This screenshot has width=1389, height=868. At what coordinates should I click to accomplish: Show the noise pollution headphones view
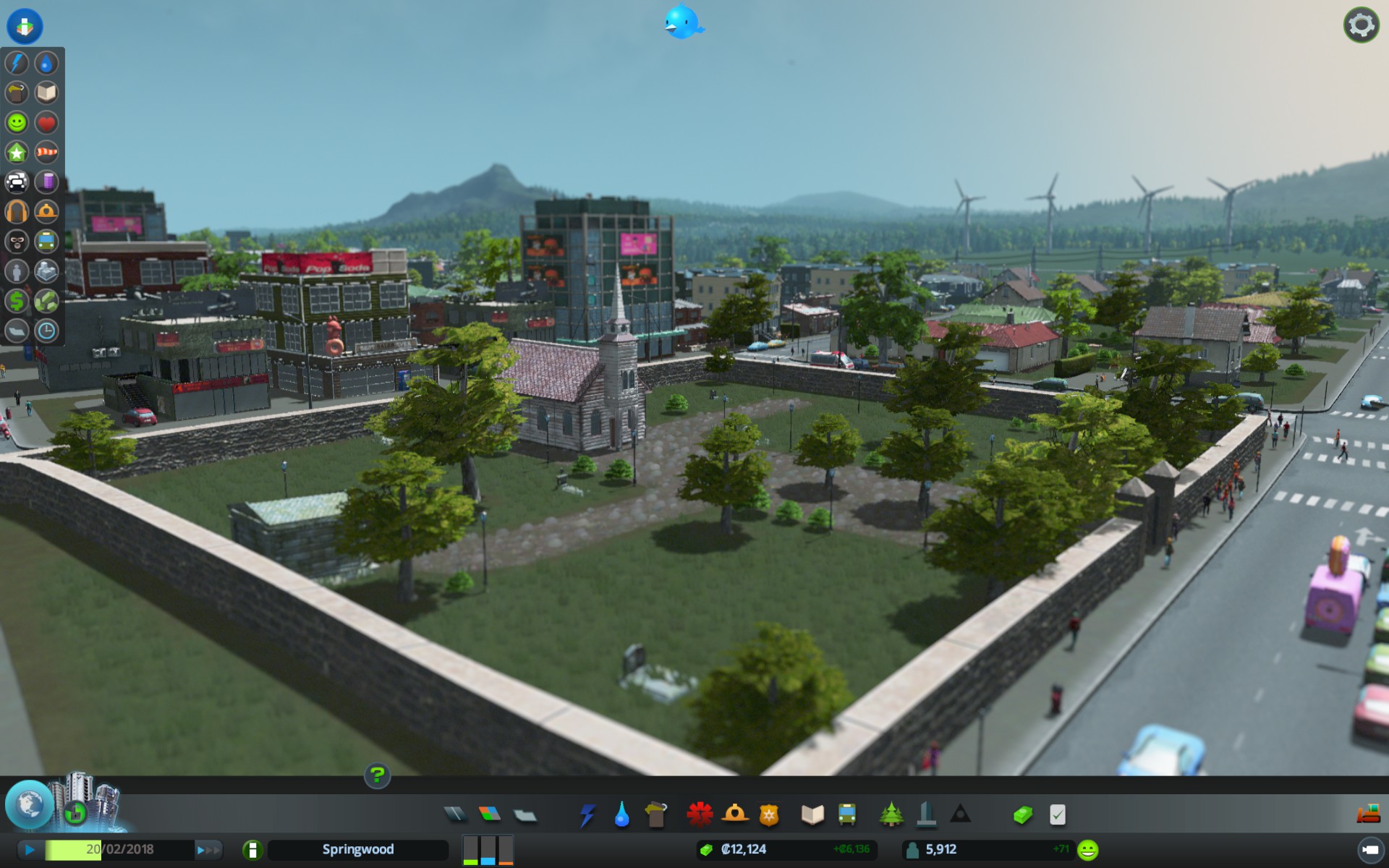(17, 211)
